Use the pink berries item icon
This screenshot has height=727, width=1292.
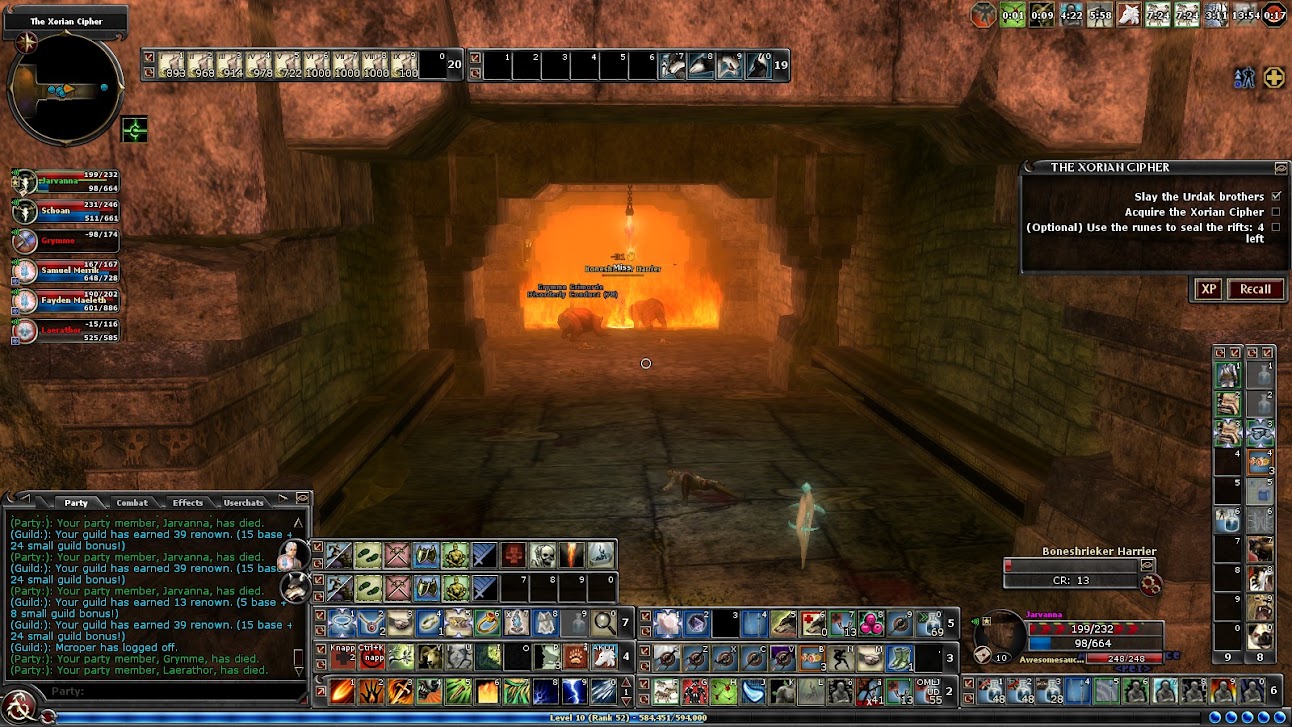[x=871, y=623]
